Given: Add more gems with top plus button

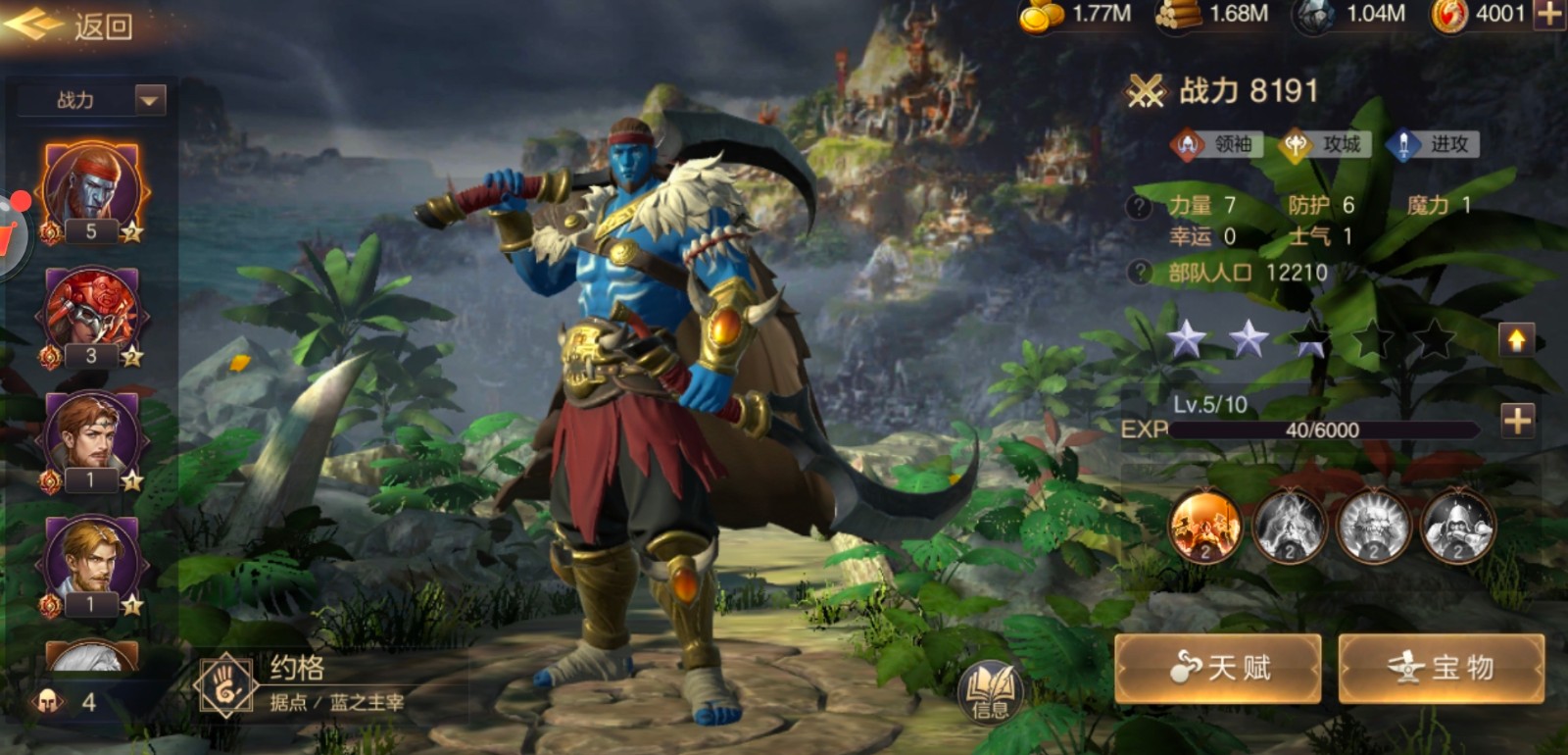Looking at the screenshot, I should coord(1549,15).
